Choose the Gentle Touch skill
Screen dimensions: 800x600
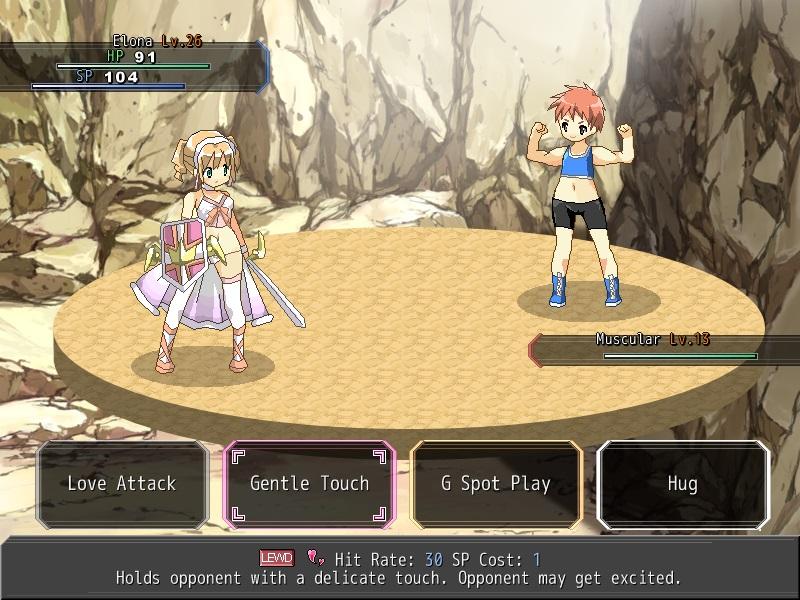click(x=309, y=484)
